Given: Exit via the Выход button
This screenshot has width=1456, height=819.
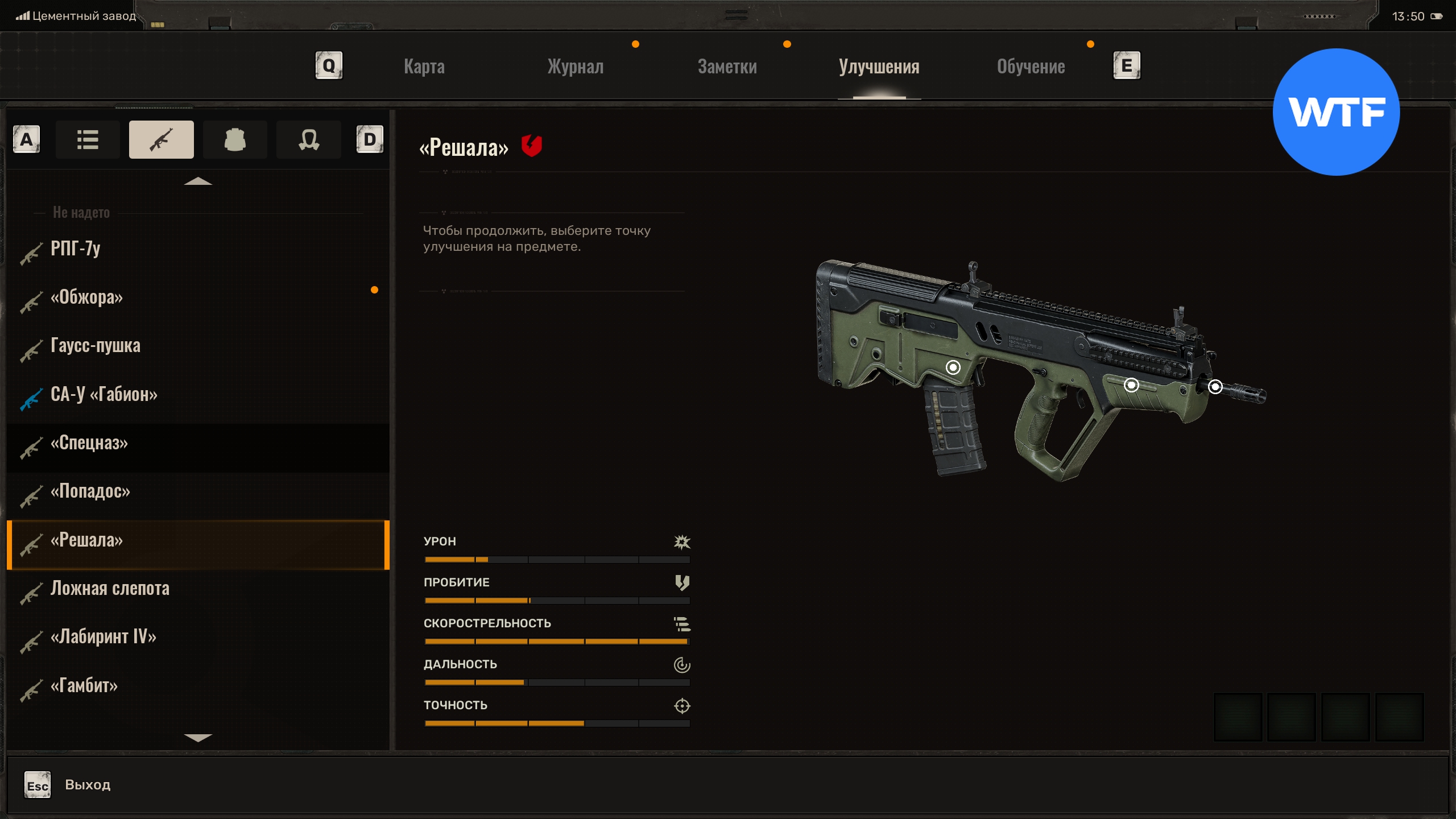Looking at the screenshot, I should 87,785.
